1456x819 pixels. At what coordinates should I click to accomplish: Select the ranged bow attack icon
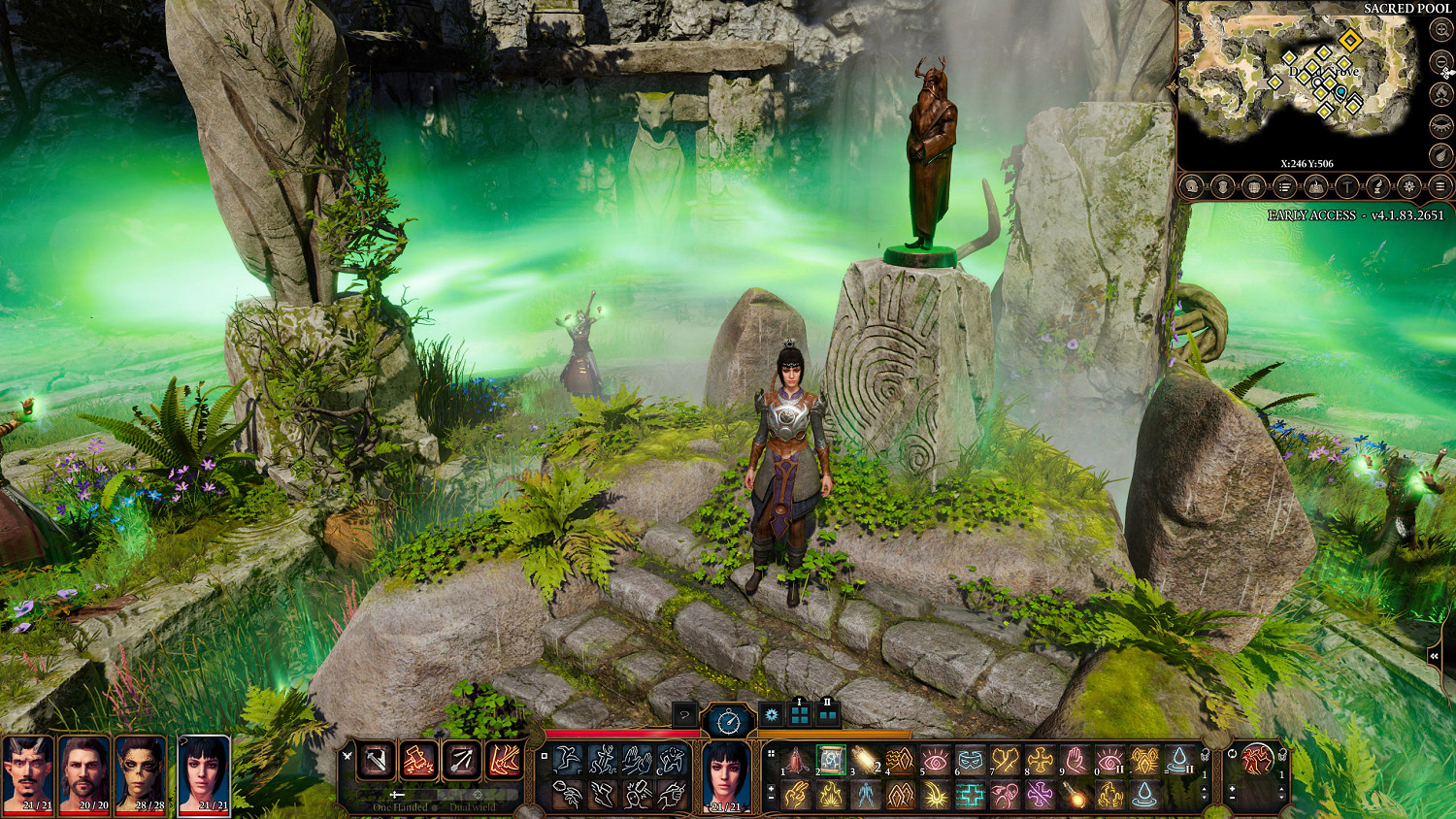461,760
